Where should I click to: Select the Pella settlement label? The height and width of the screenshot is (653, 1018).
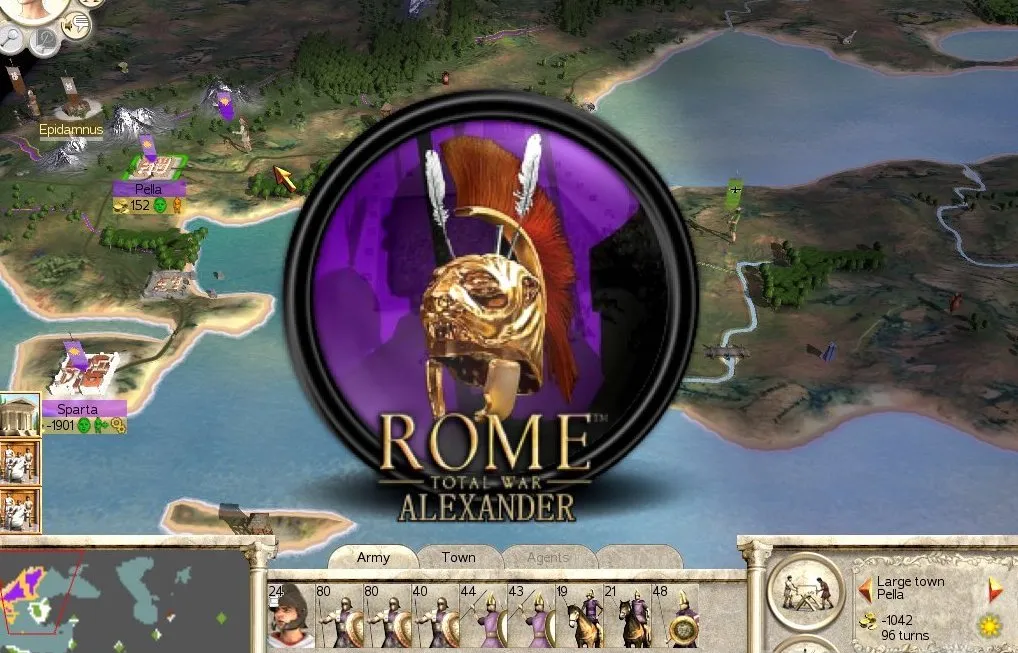148,188
